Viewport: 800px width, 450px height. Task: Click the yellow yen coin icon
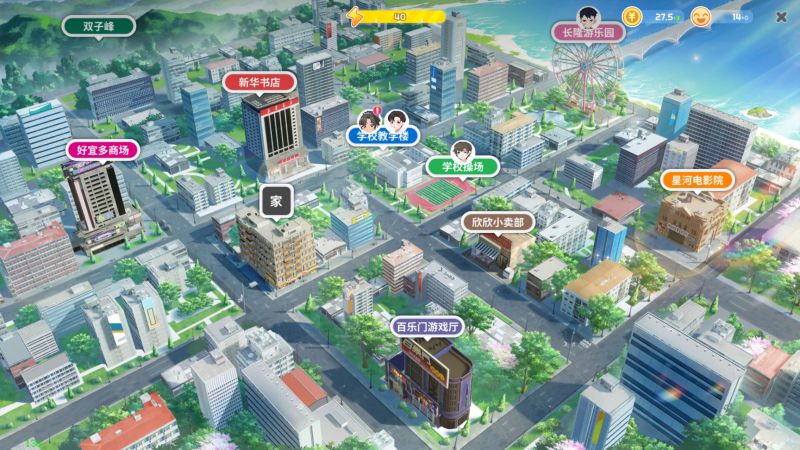coord(634,16)
